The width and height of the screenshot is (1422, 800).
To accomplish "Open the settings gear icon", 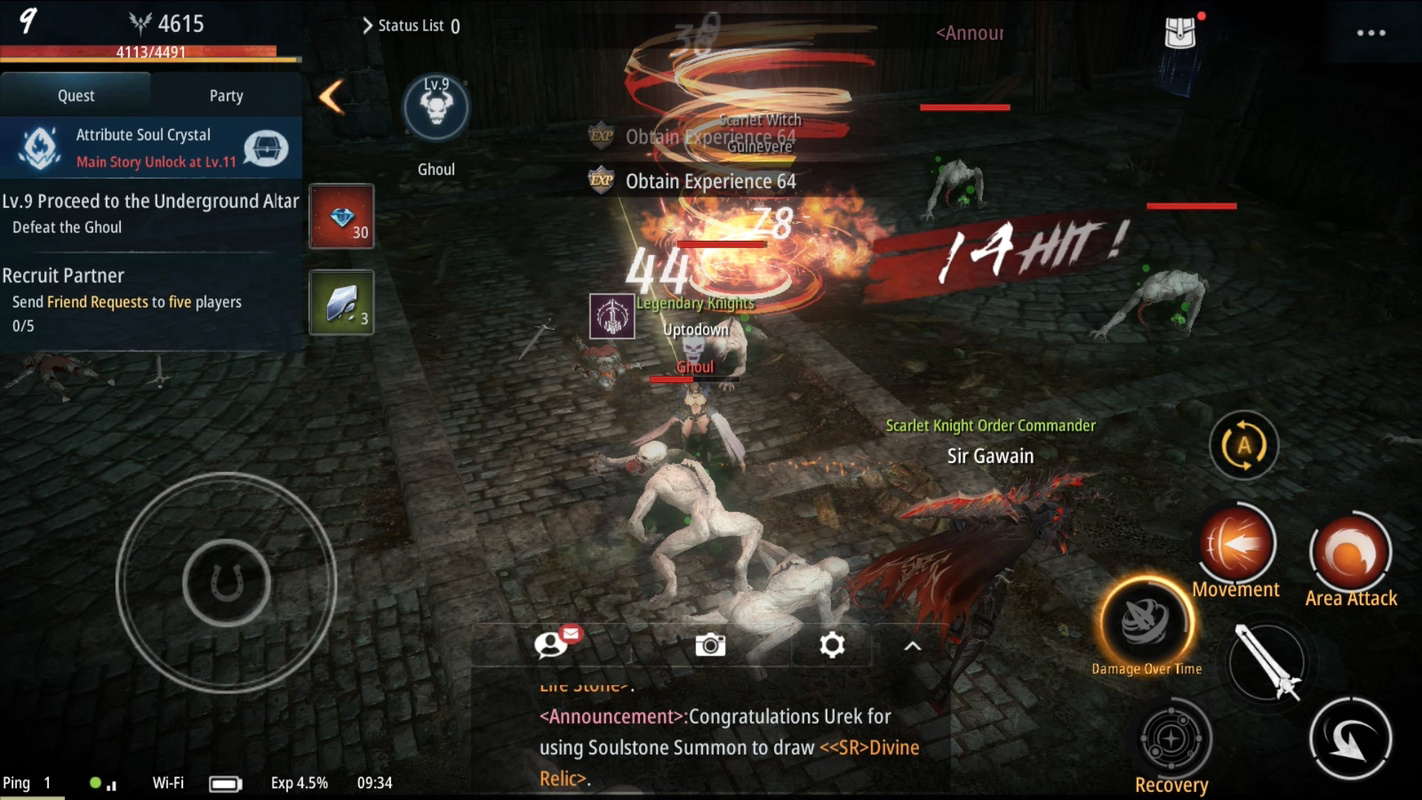I will pos(831,646).
